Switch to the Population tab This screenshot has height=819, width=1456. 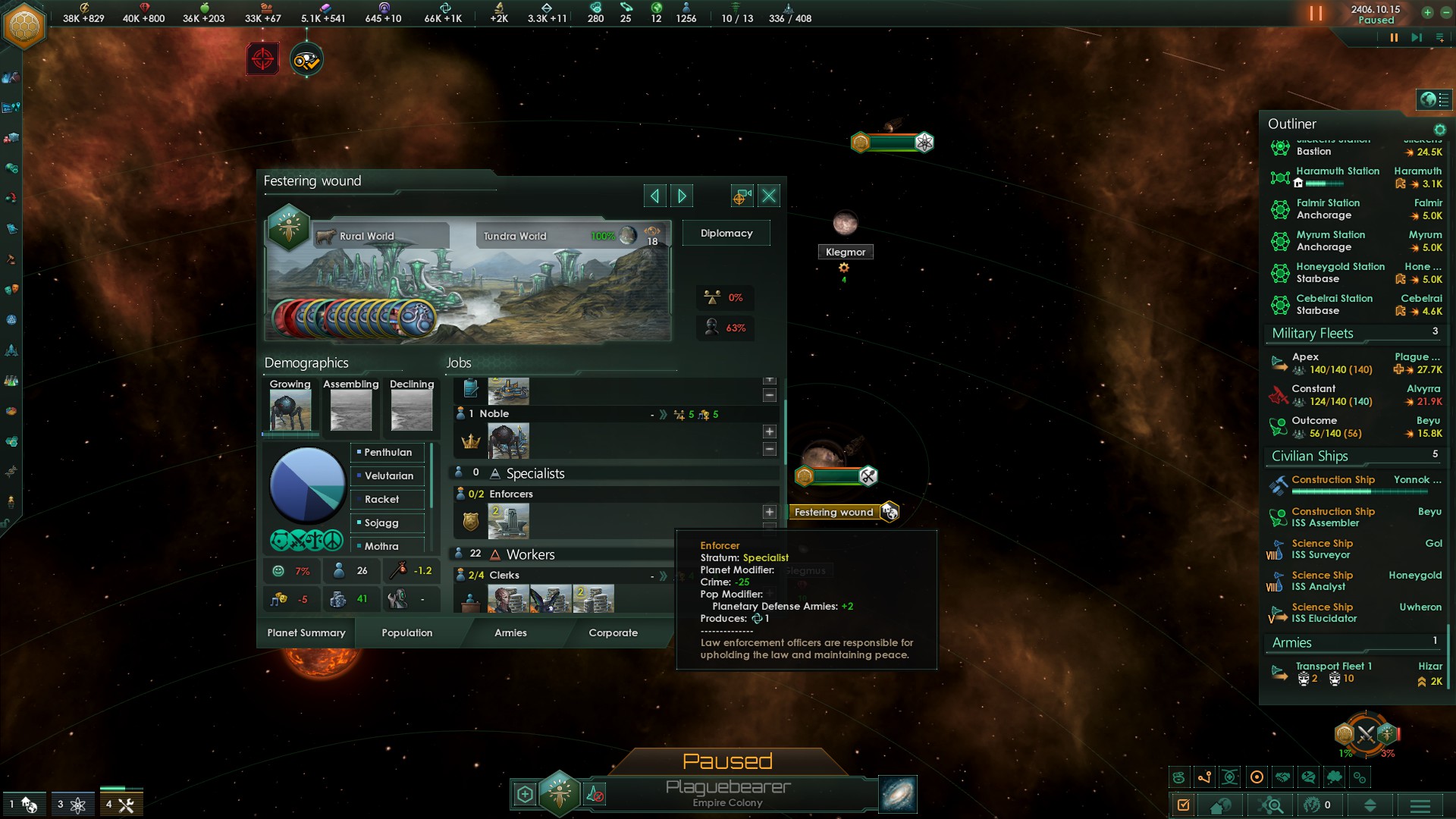point(407,632)
